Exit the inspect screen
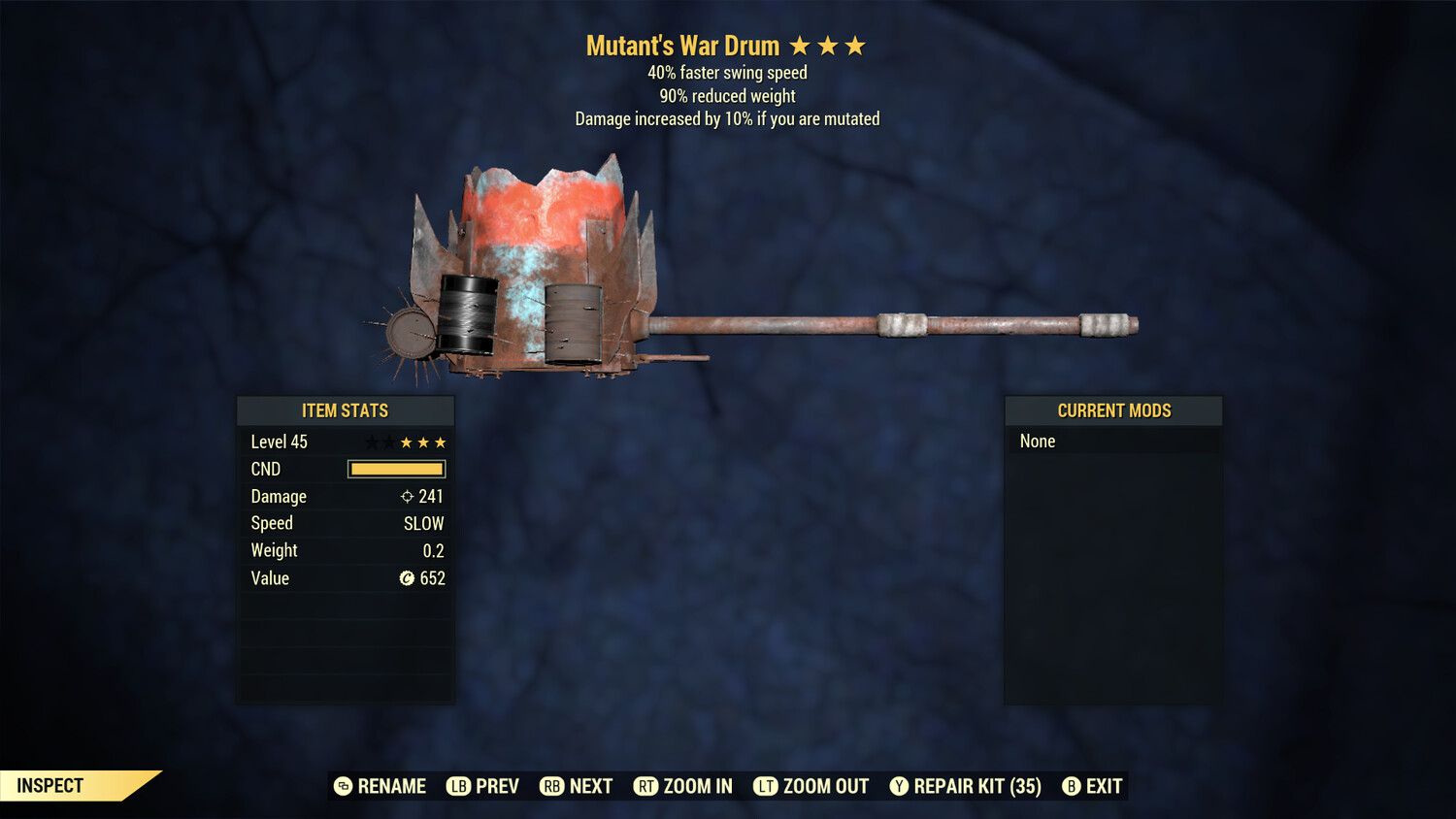Image resolution: width=1456 pixels, height=819 pixels. tap(1093, 786)
